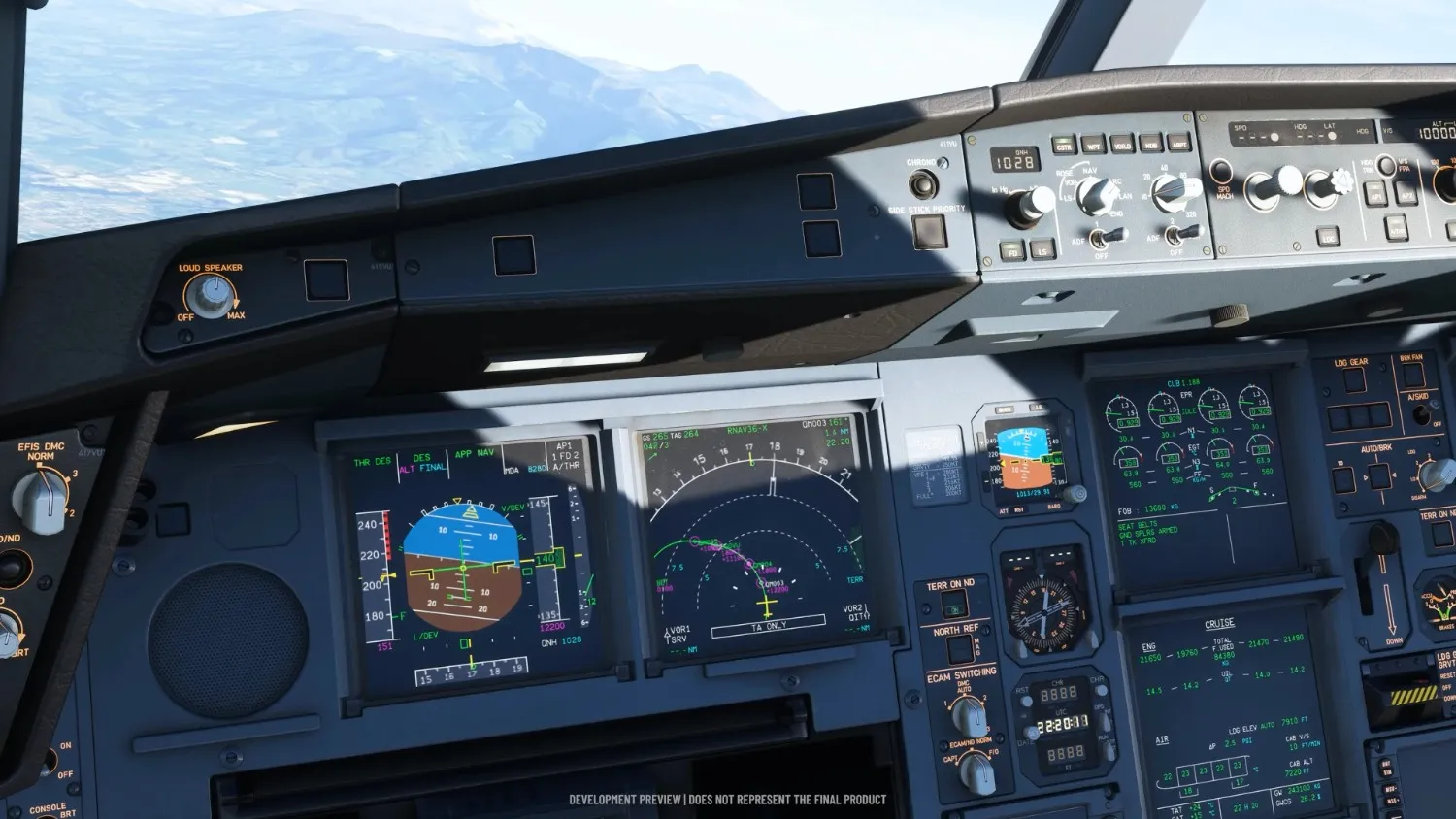Click the HDG TRK / V/S FPA button
Viewport: 1456px width, 819px height.
tap(1387, 167)
